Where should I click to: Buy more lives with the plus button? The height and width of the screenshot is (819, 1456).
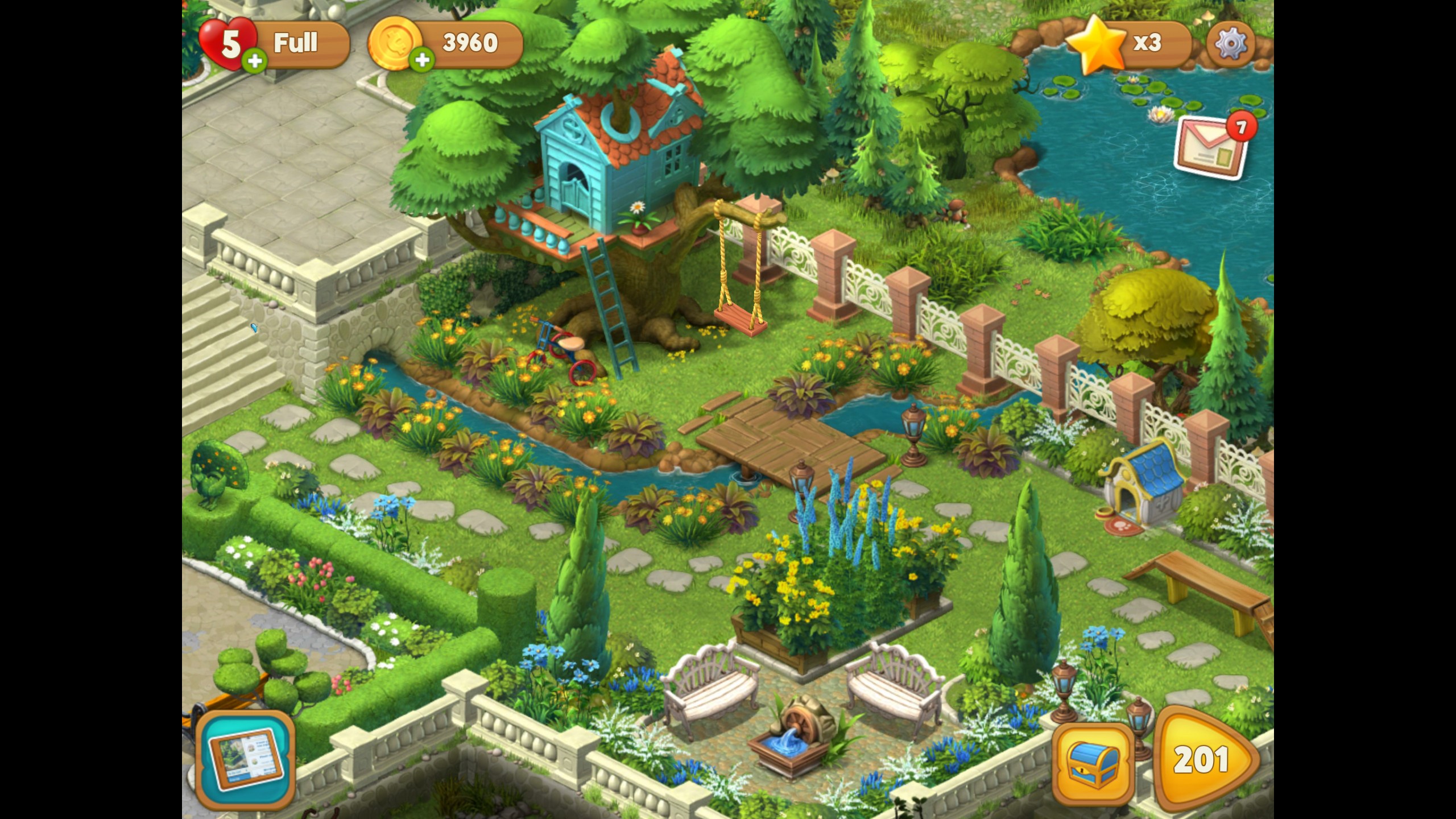tap(255, 61)
